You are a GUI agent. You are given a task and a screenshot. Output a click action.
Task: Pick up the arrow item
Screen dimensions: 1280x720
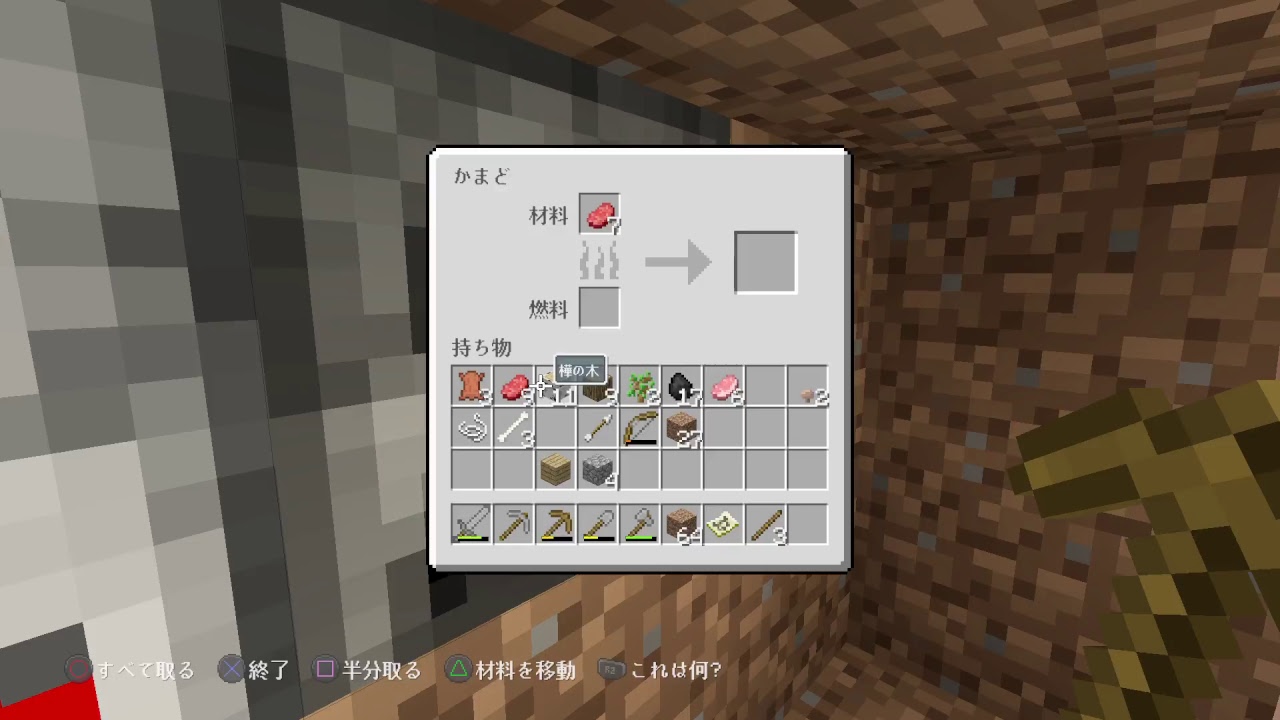[598, 428]
